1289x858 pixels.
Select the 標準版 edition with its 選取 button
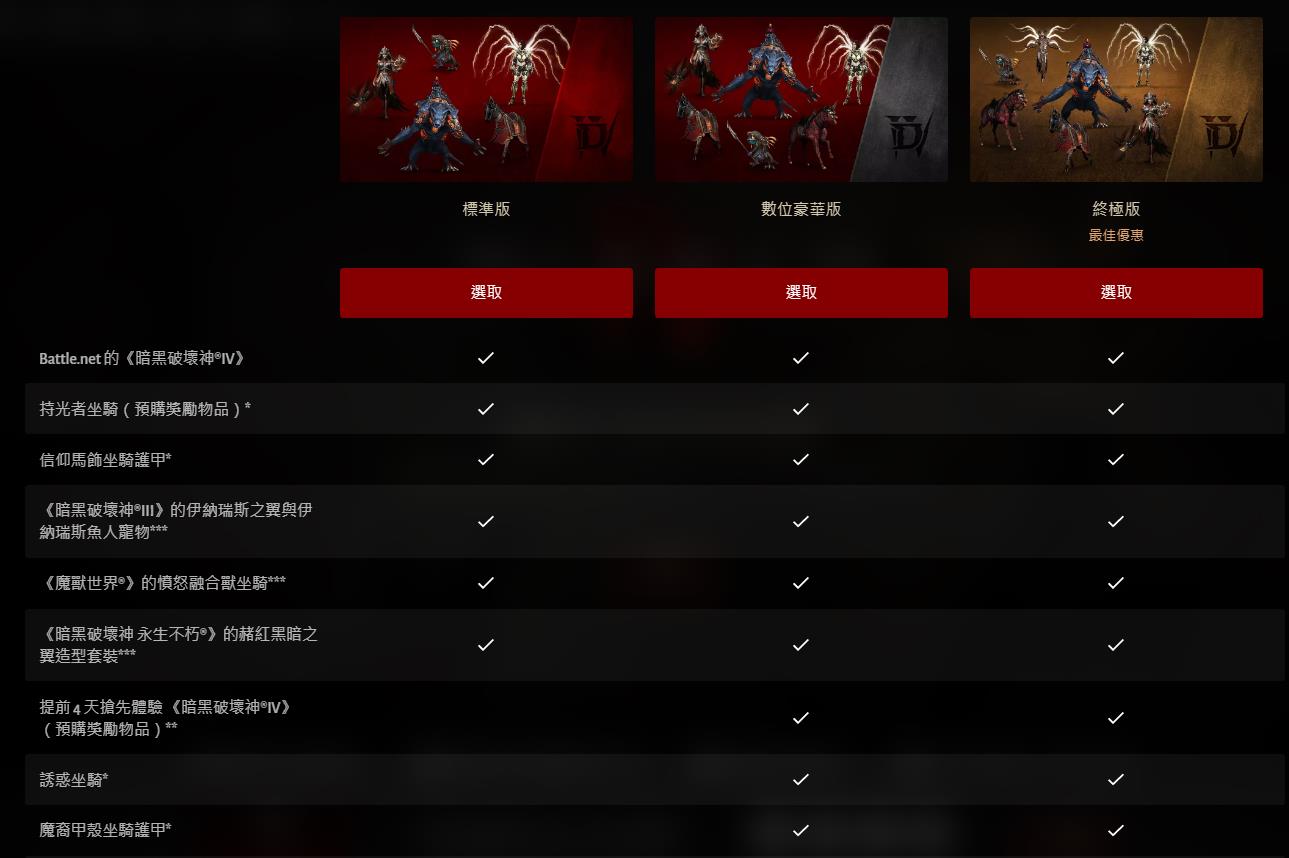pyautogui.click(x=486, y=292)
